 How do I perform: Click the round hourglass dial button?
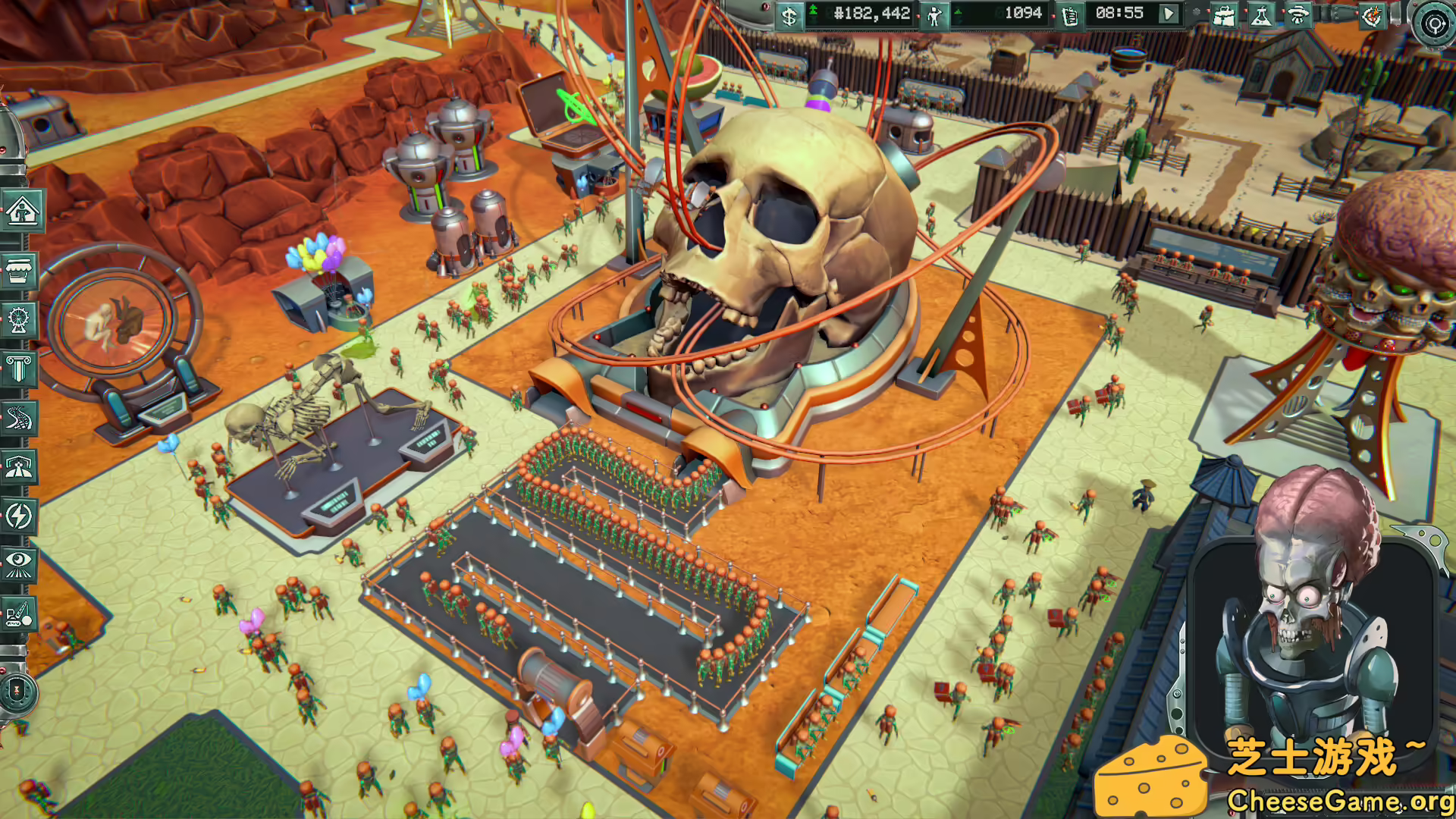pos(17,692)
